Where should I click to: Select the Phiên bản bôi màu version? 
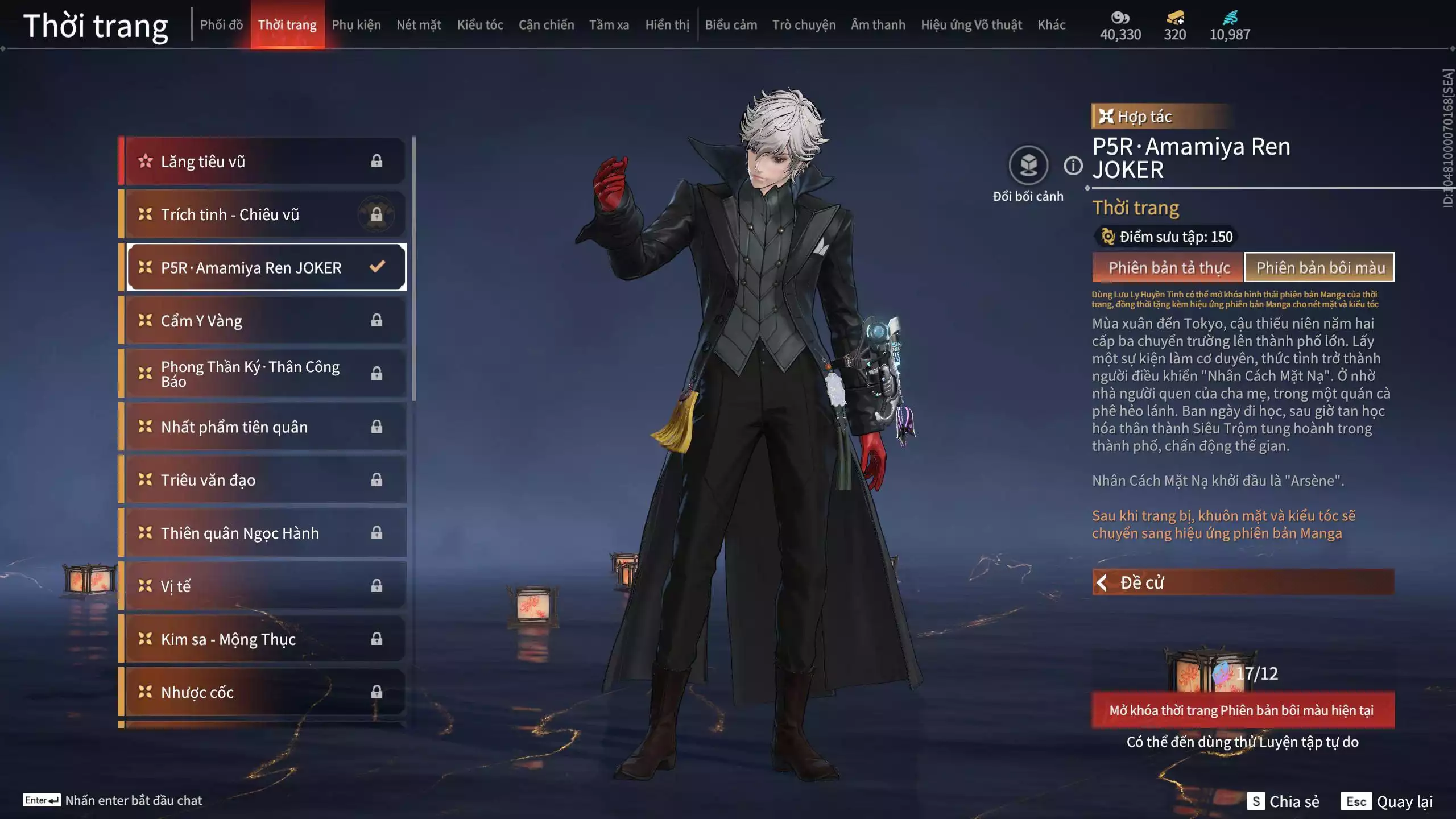click(x=1319, y=268)
